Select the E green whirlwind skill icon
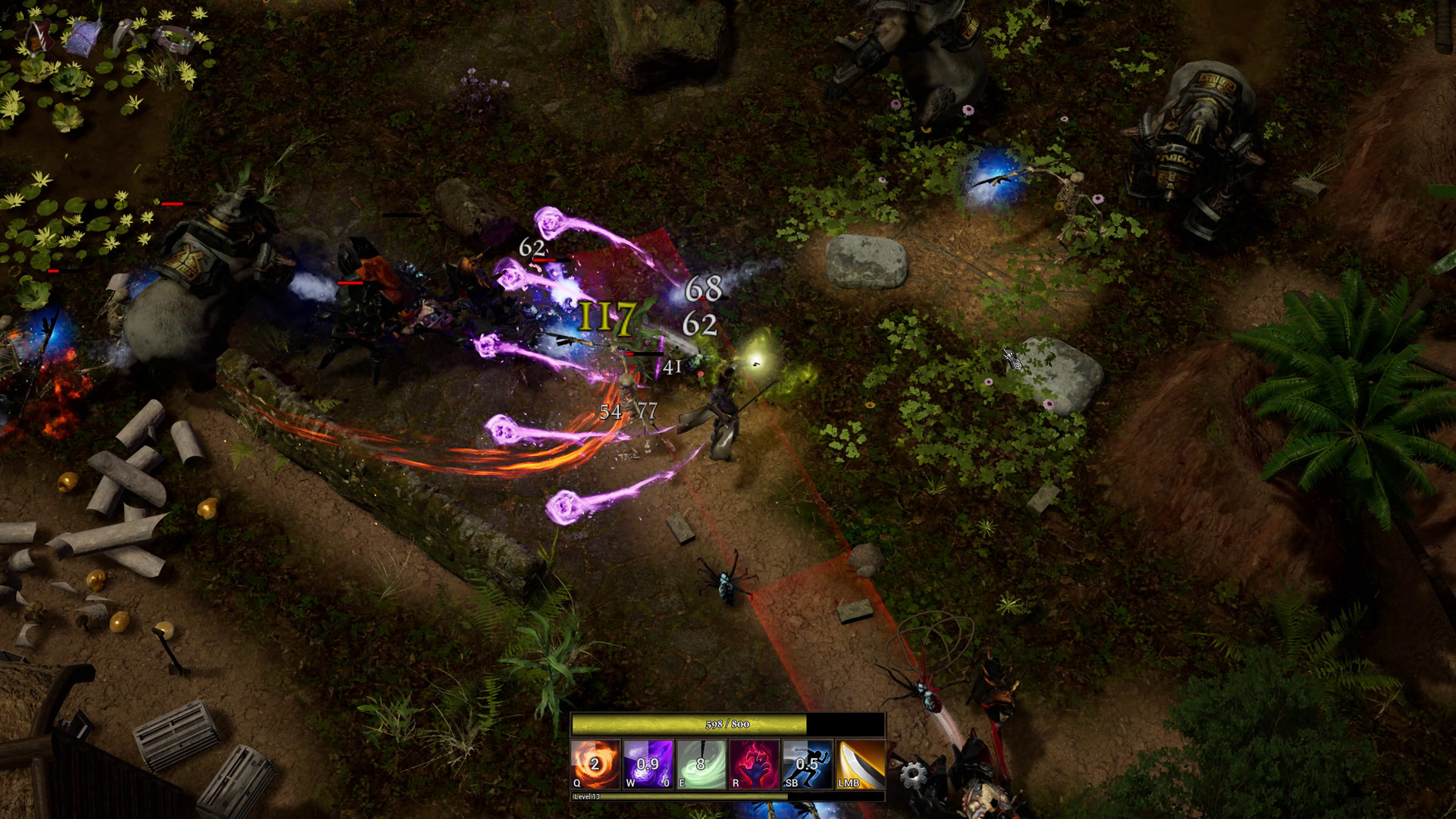The height and width of the screenshot is (819, 1456). (701, 764)
